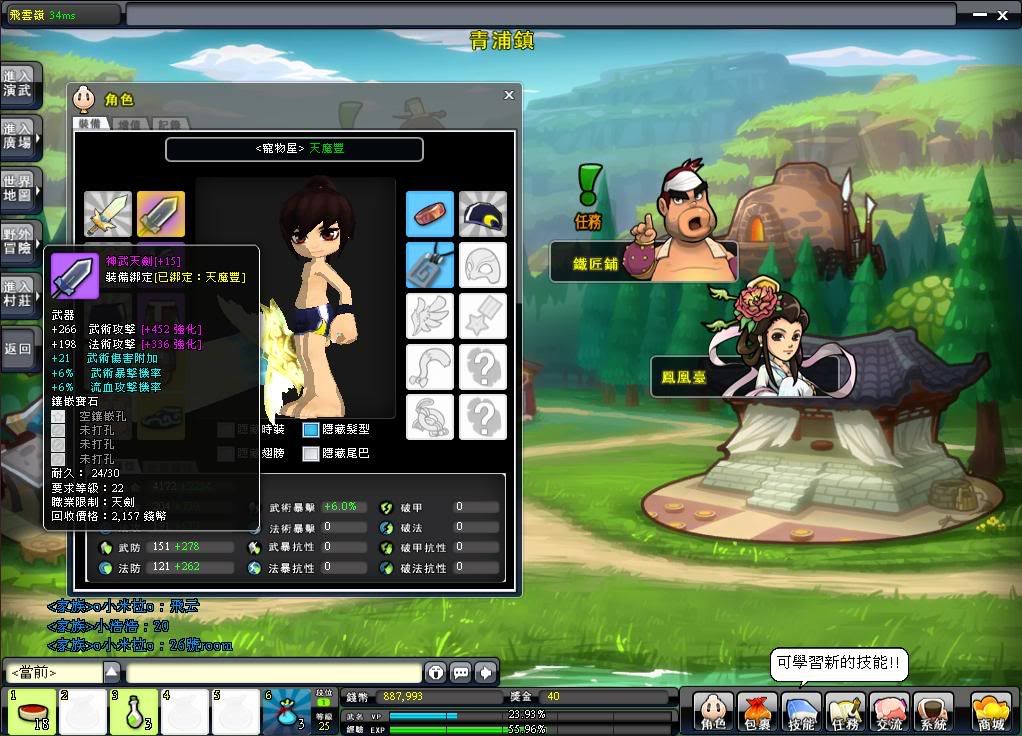Select the pendant necklace equipment slot
1022x736 pixels.
click(430, 265)
